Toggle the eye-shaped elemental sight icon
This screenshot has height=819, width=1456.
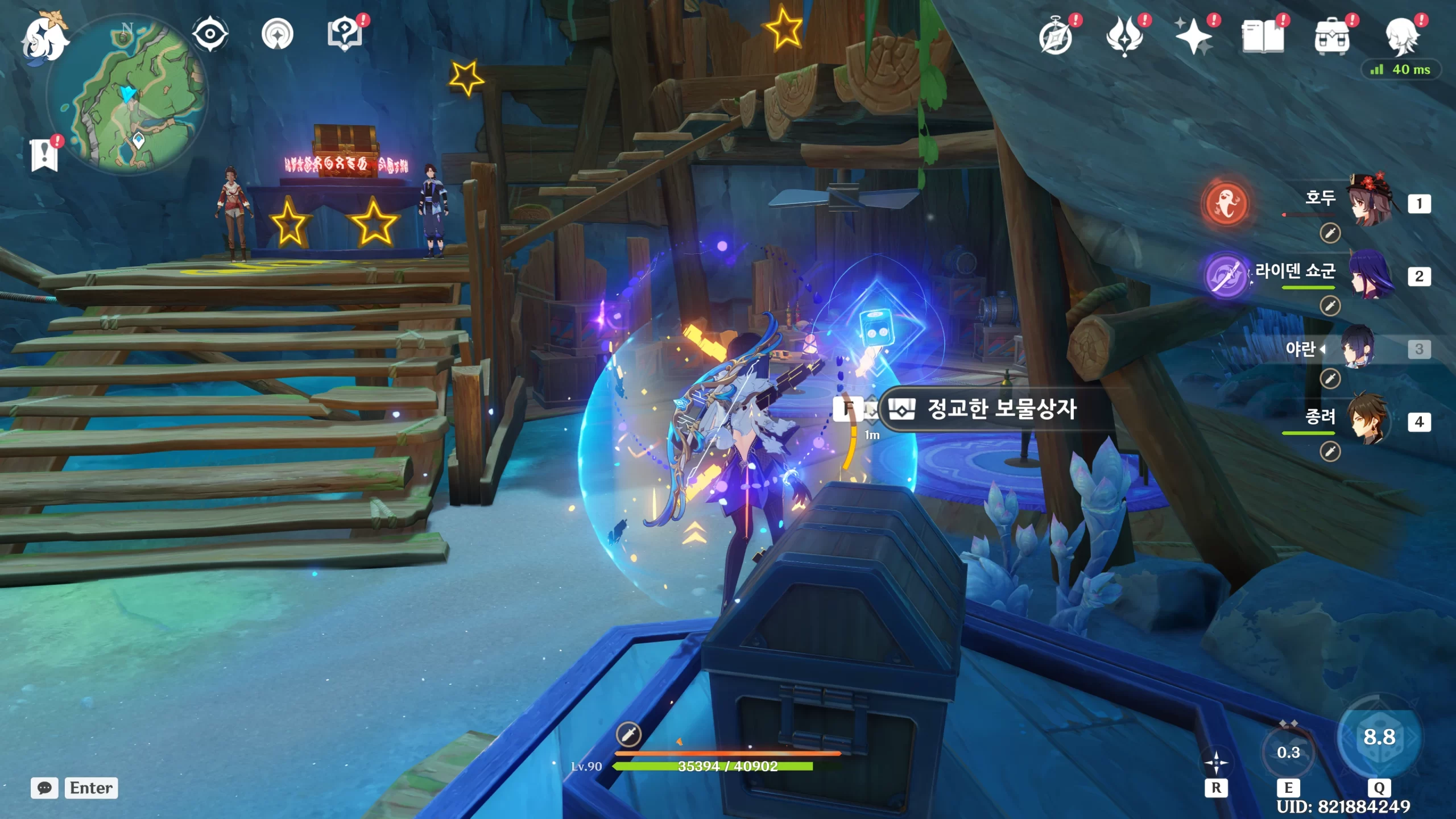210,34
